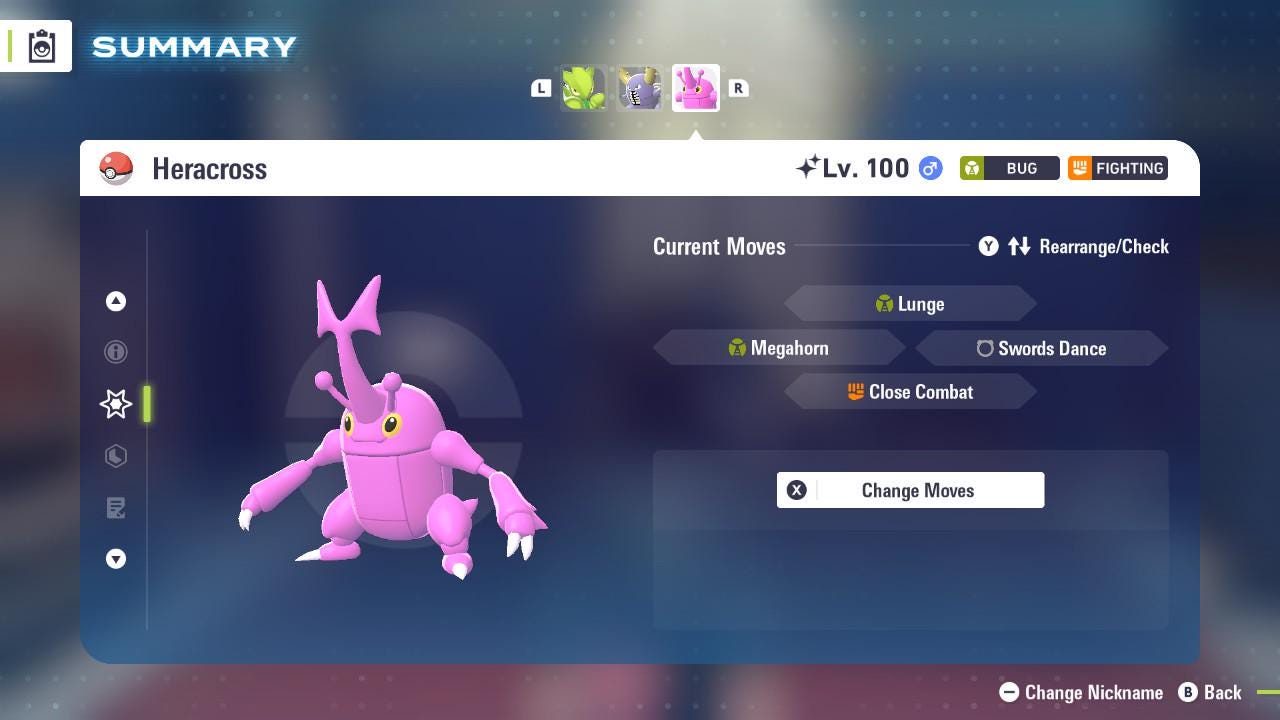Screen dimensions: 1280x720
Task: Toggle the Swords Dance move slot
Action: 1042,348
